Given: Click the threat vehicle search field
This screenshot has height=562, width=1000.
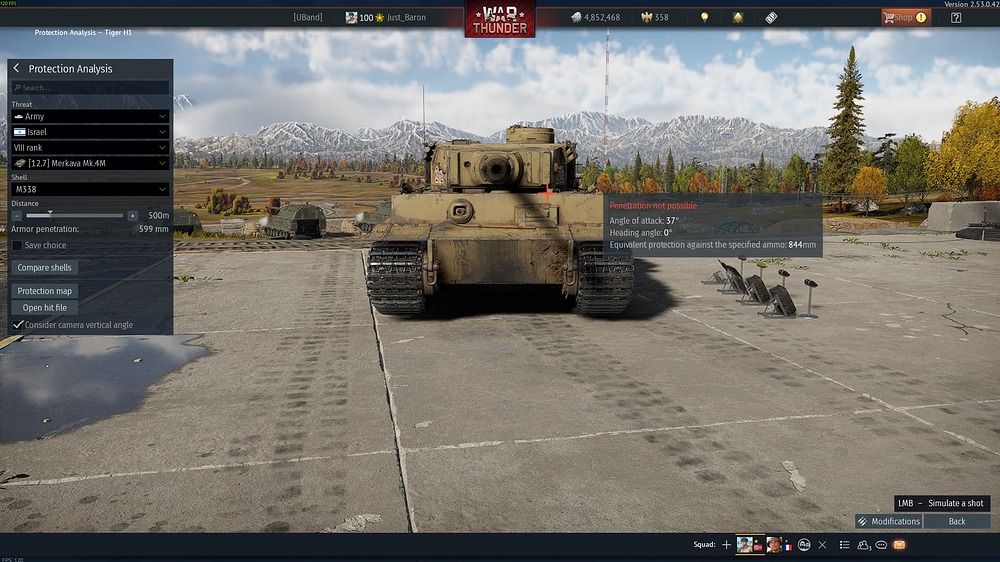Looking at the screenshot, I should (90, 88).
